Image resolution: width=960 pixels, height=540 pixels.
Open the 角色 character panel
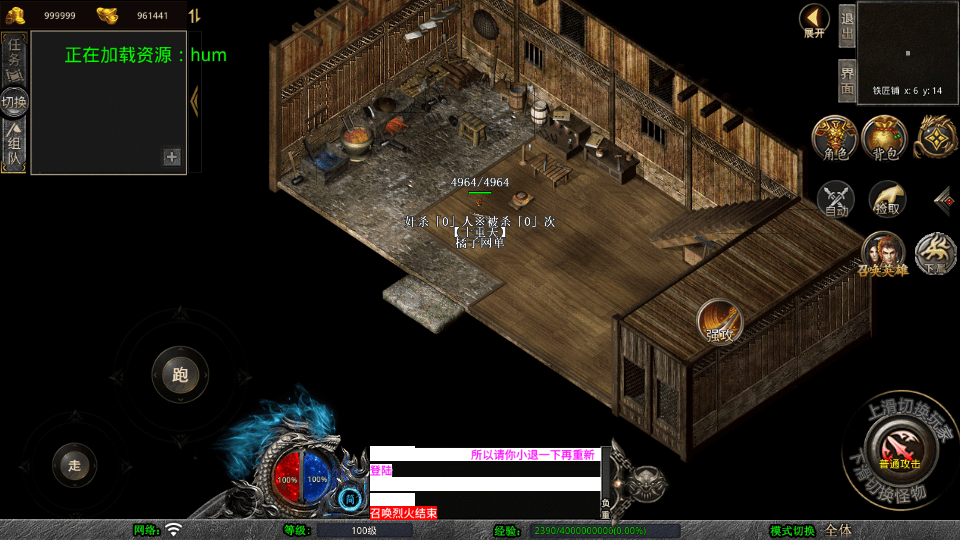(835, 138)
